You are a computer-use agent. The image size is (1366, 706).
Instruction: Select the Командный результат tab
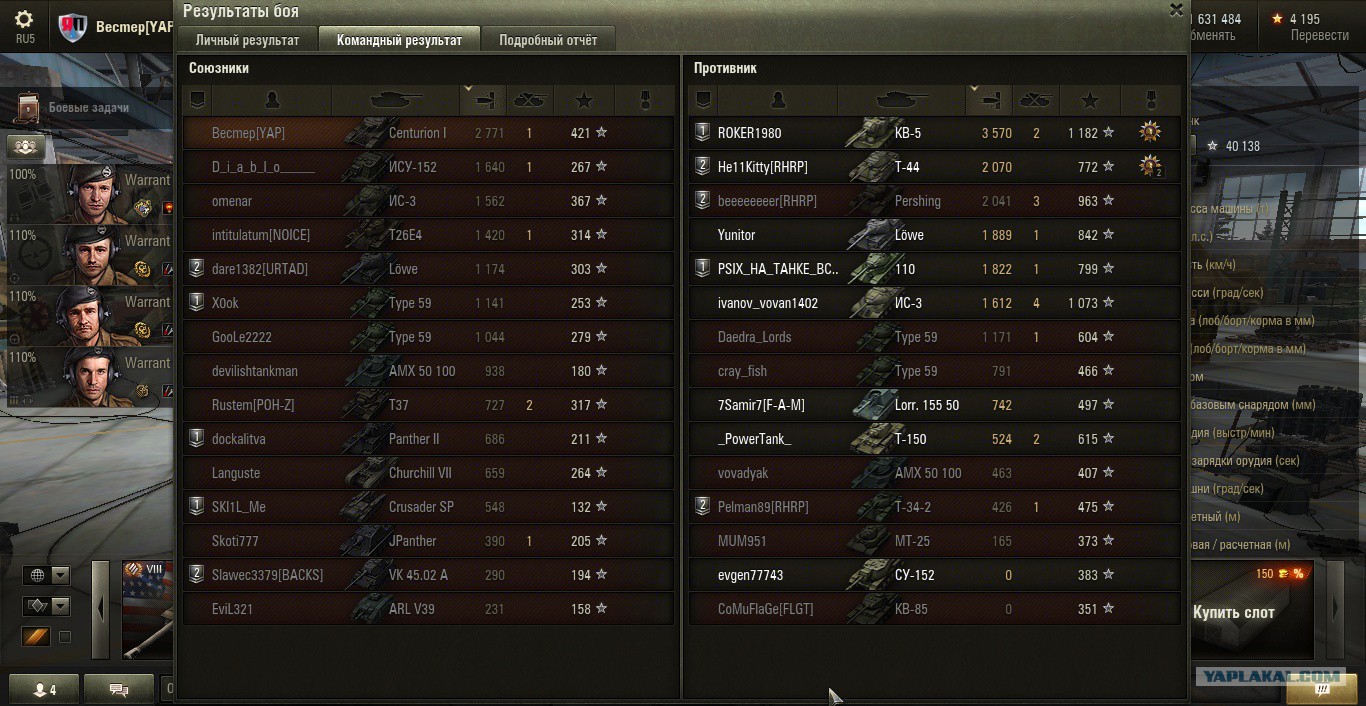[399, 40]
